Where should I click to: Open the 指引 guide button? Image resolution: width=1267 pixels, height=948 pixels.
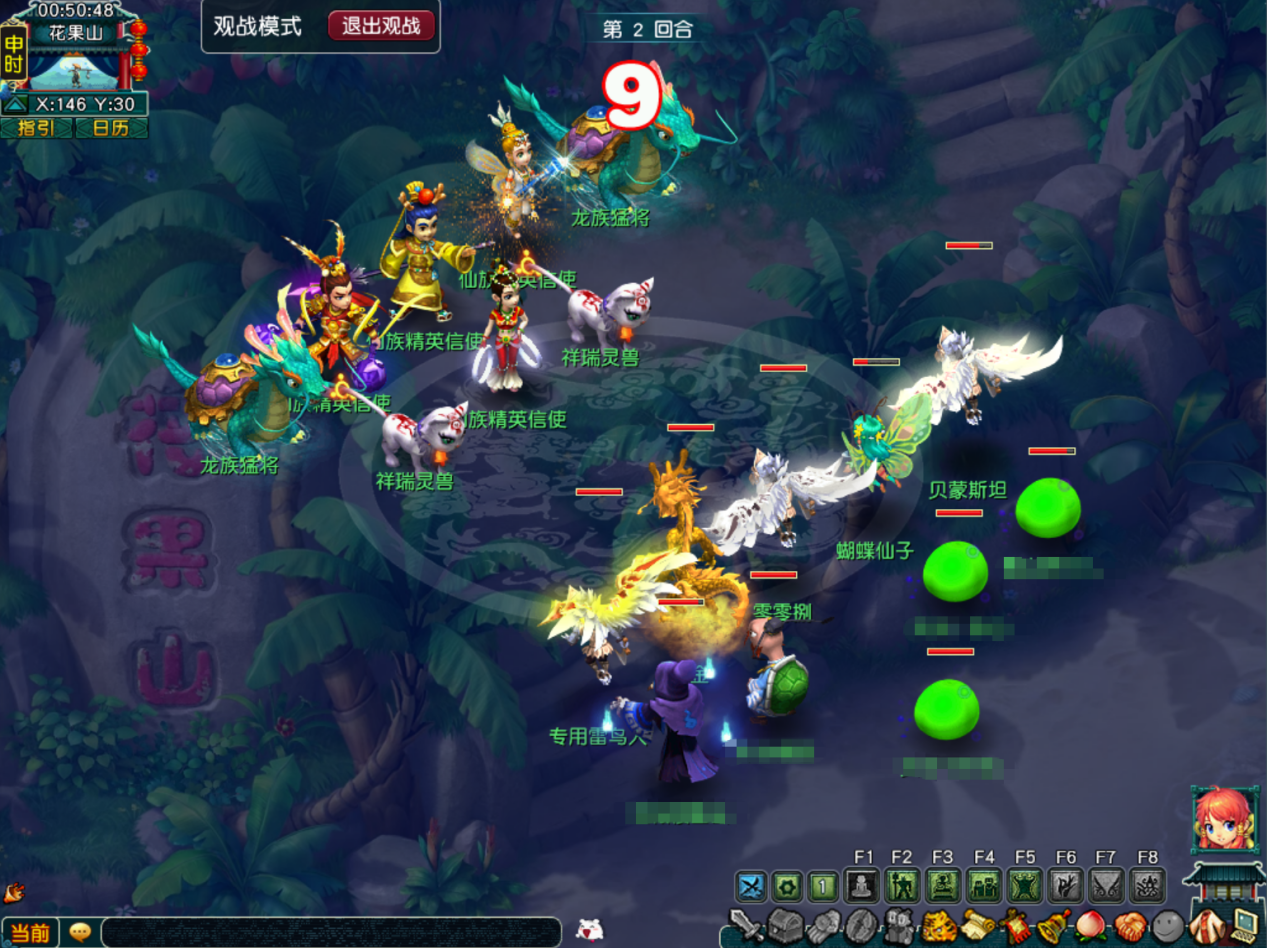(36, 128)
